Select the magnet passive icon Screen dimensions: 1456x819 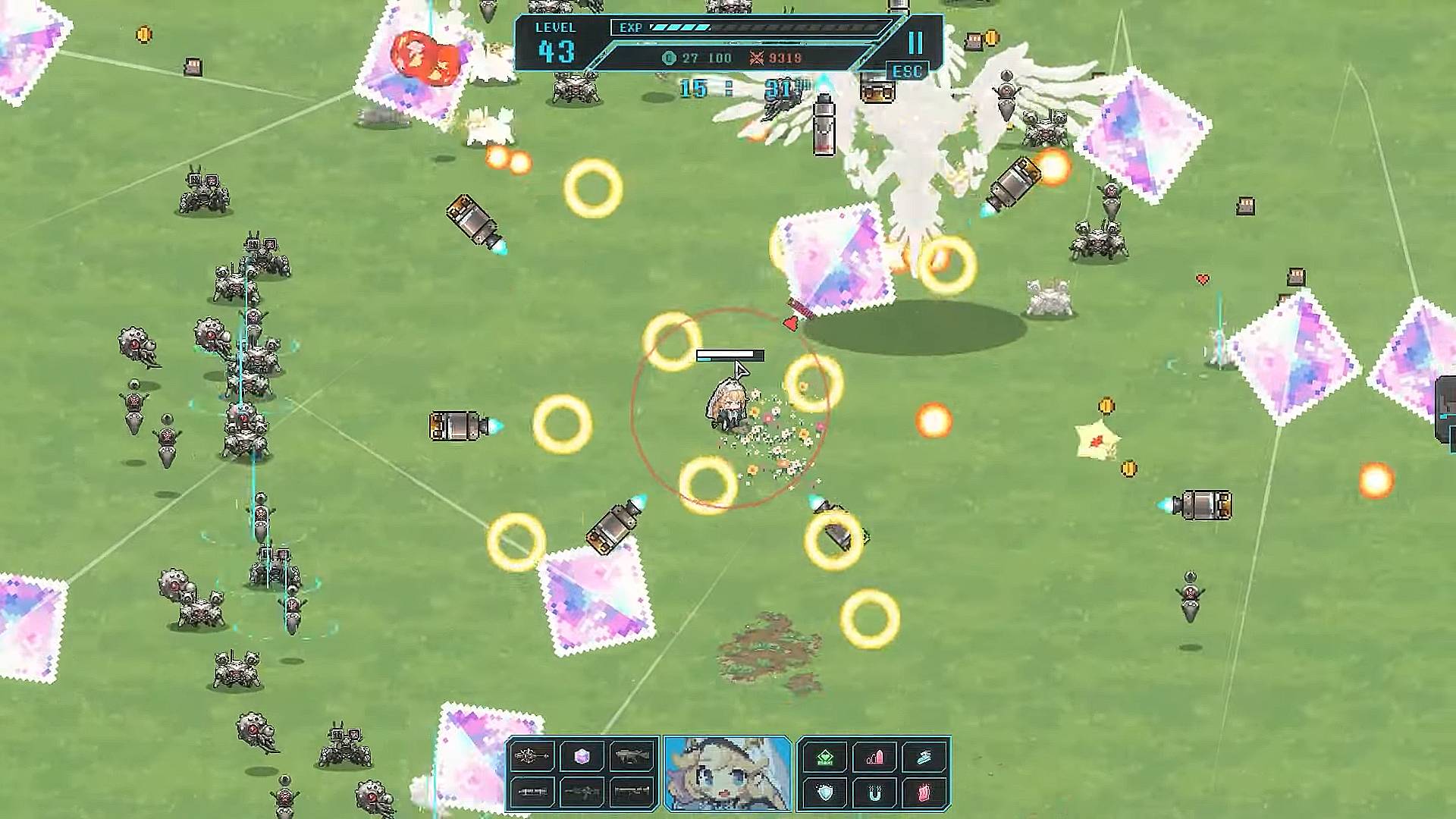pos(874,793)
